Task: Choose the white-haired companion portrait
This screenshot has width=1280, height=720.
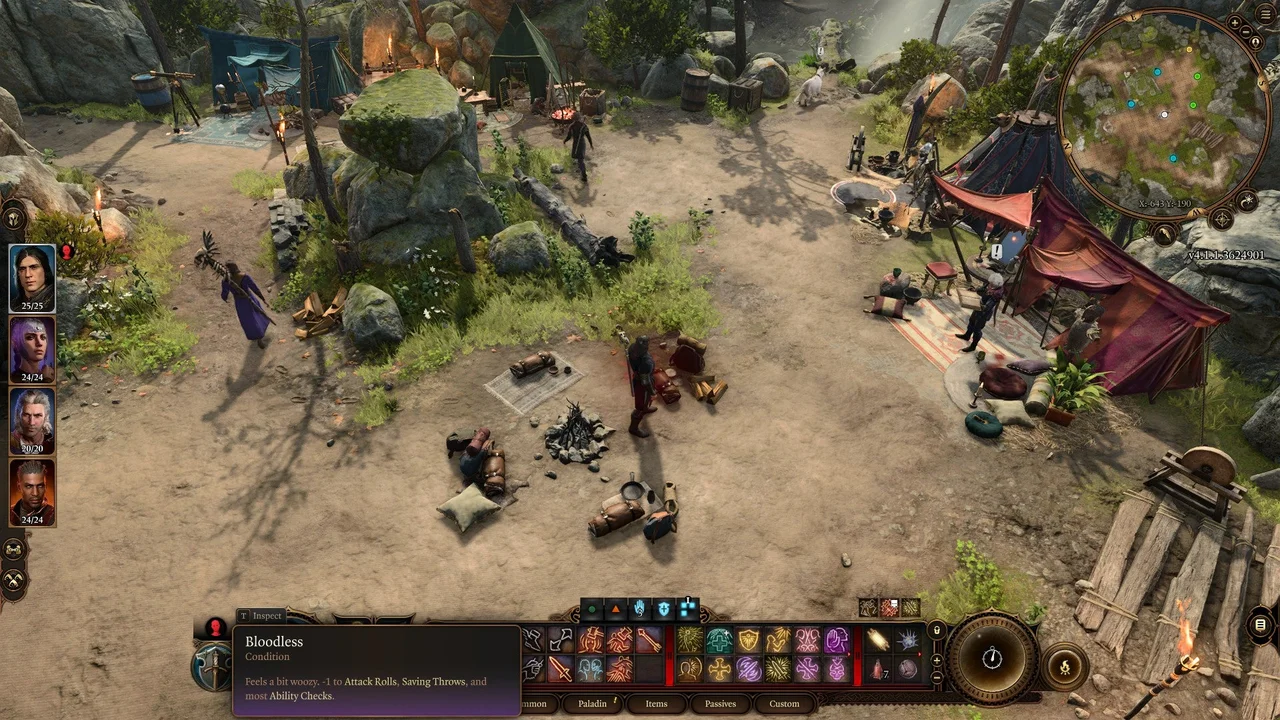Action: tap(32, 420)
